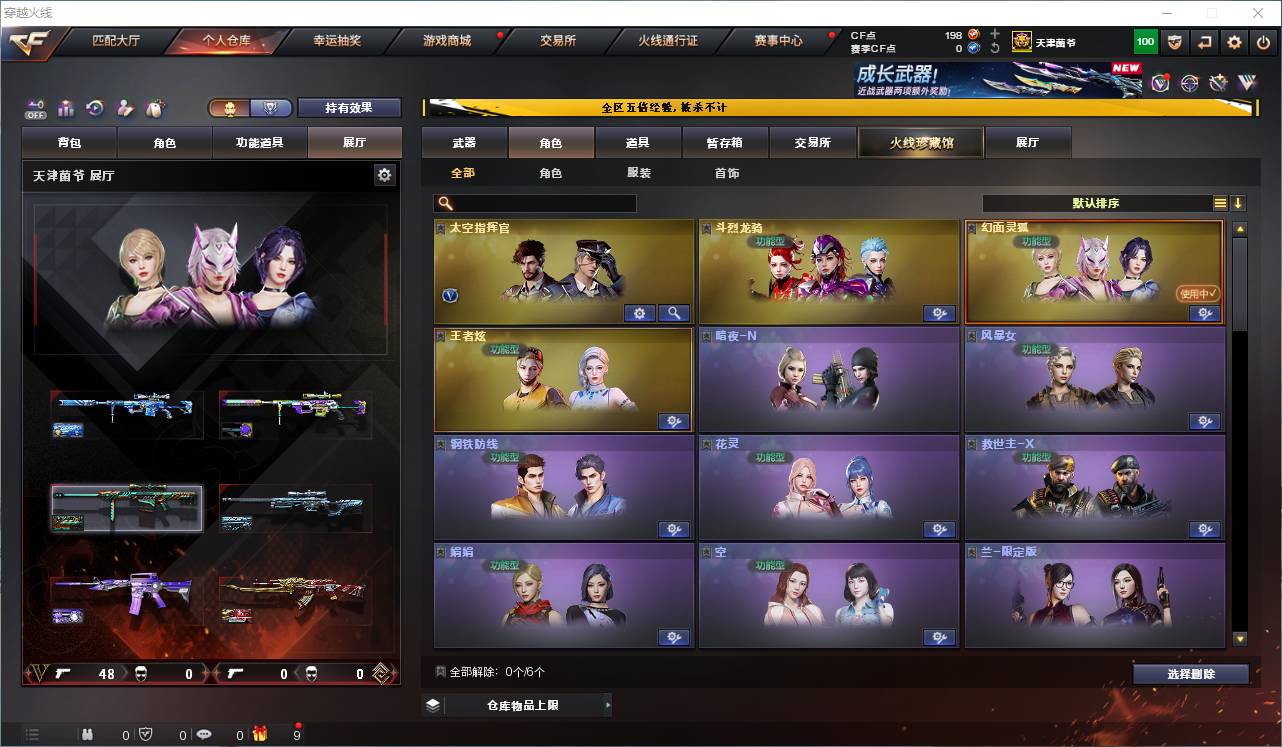This screenshot has height=747, width=1282.
Task: Open the gear options on the 斗烈龙狗 card
Action: [939, 313]
